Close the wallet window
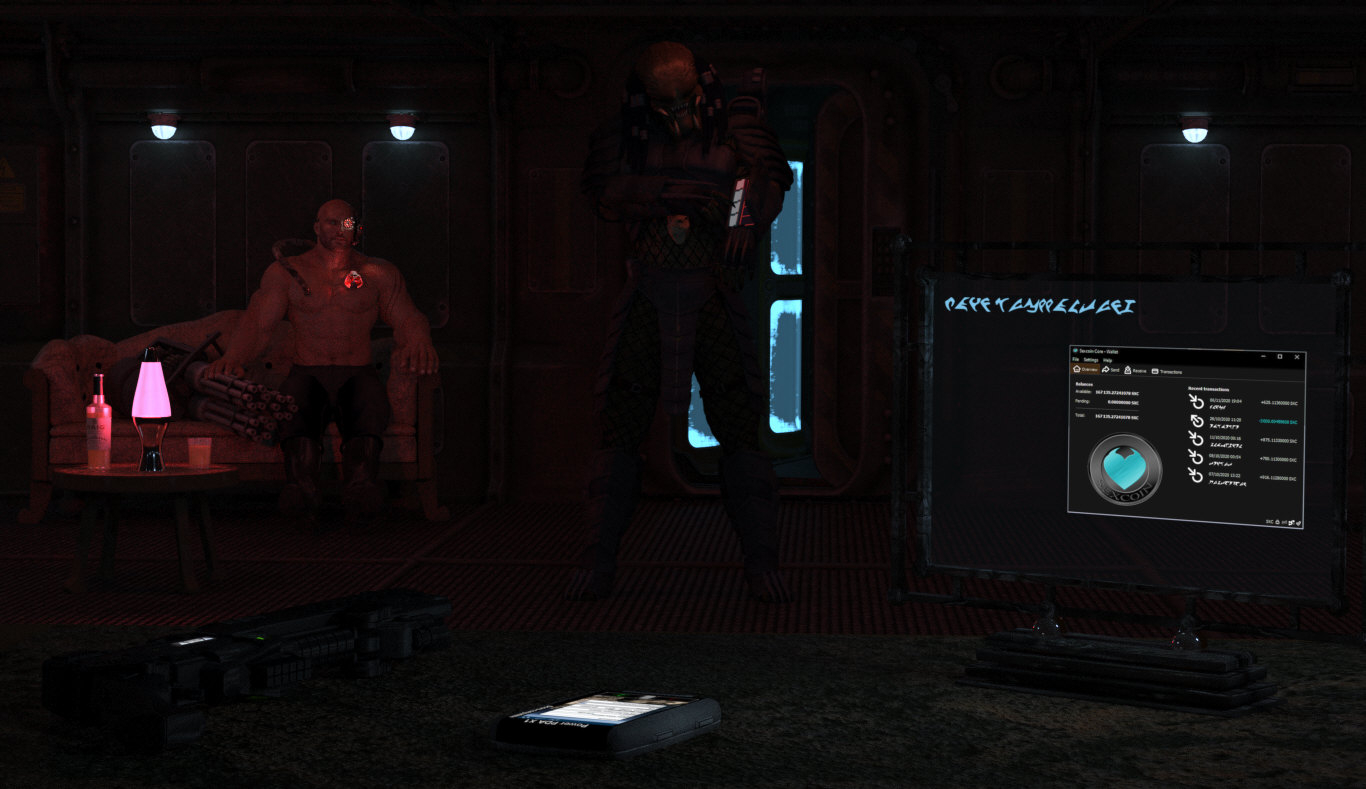1366x789 pixels. click(x=1297, y=357)
